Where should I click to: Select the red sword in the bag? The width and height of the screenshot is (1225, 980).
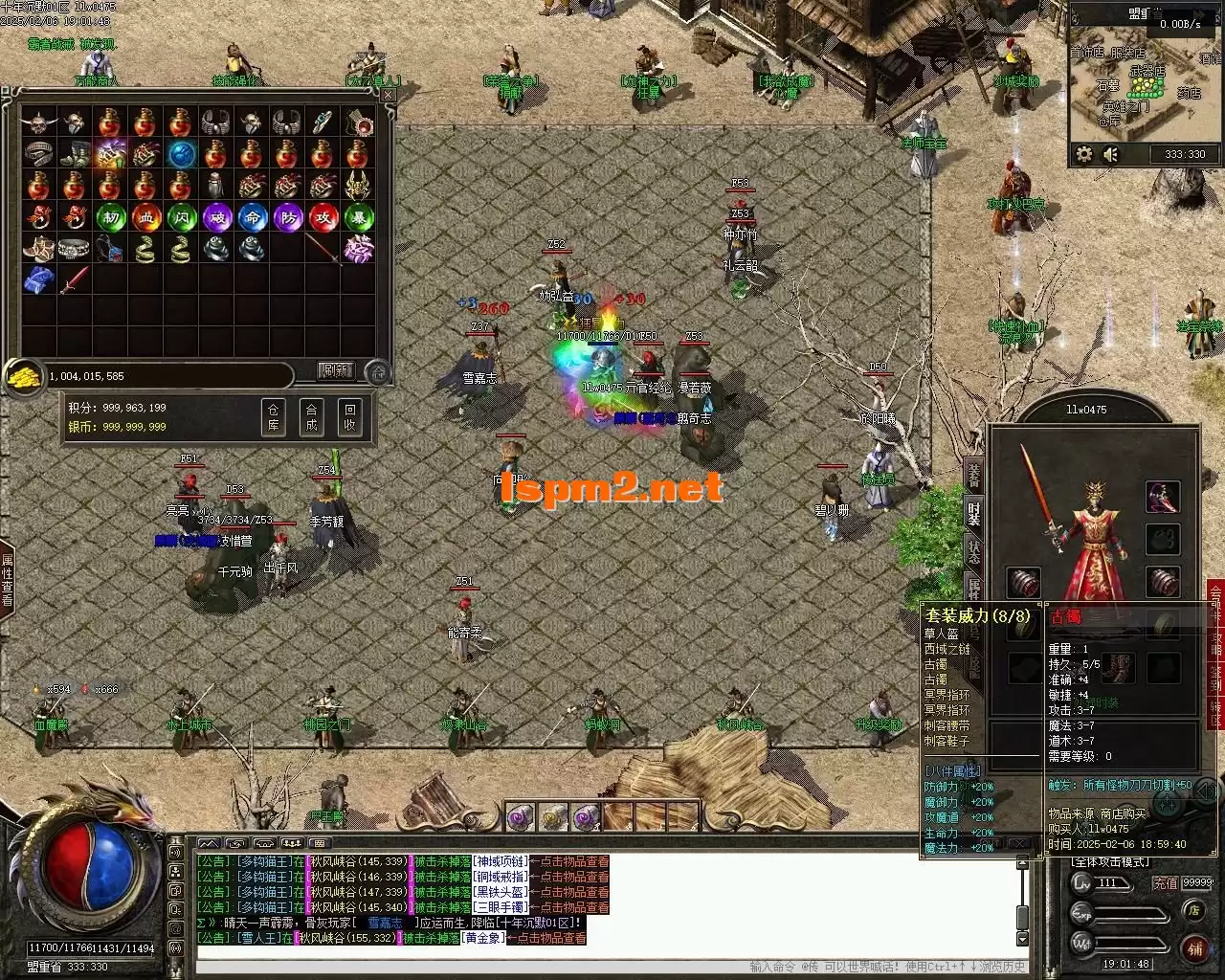tap(75, 280)
